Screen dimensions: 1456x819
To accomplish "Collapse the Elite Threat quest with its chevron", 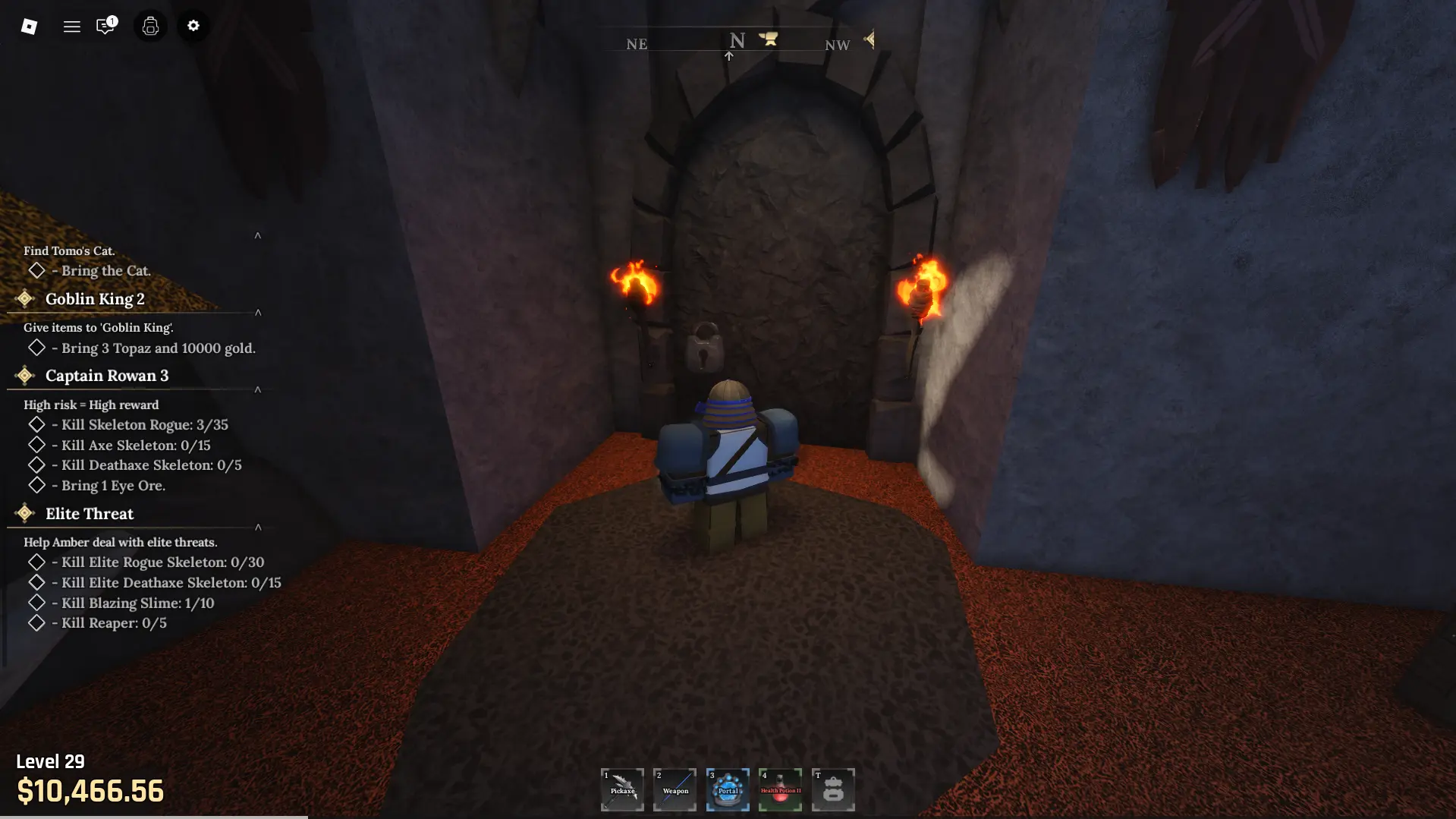I will click(258, 527).
